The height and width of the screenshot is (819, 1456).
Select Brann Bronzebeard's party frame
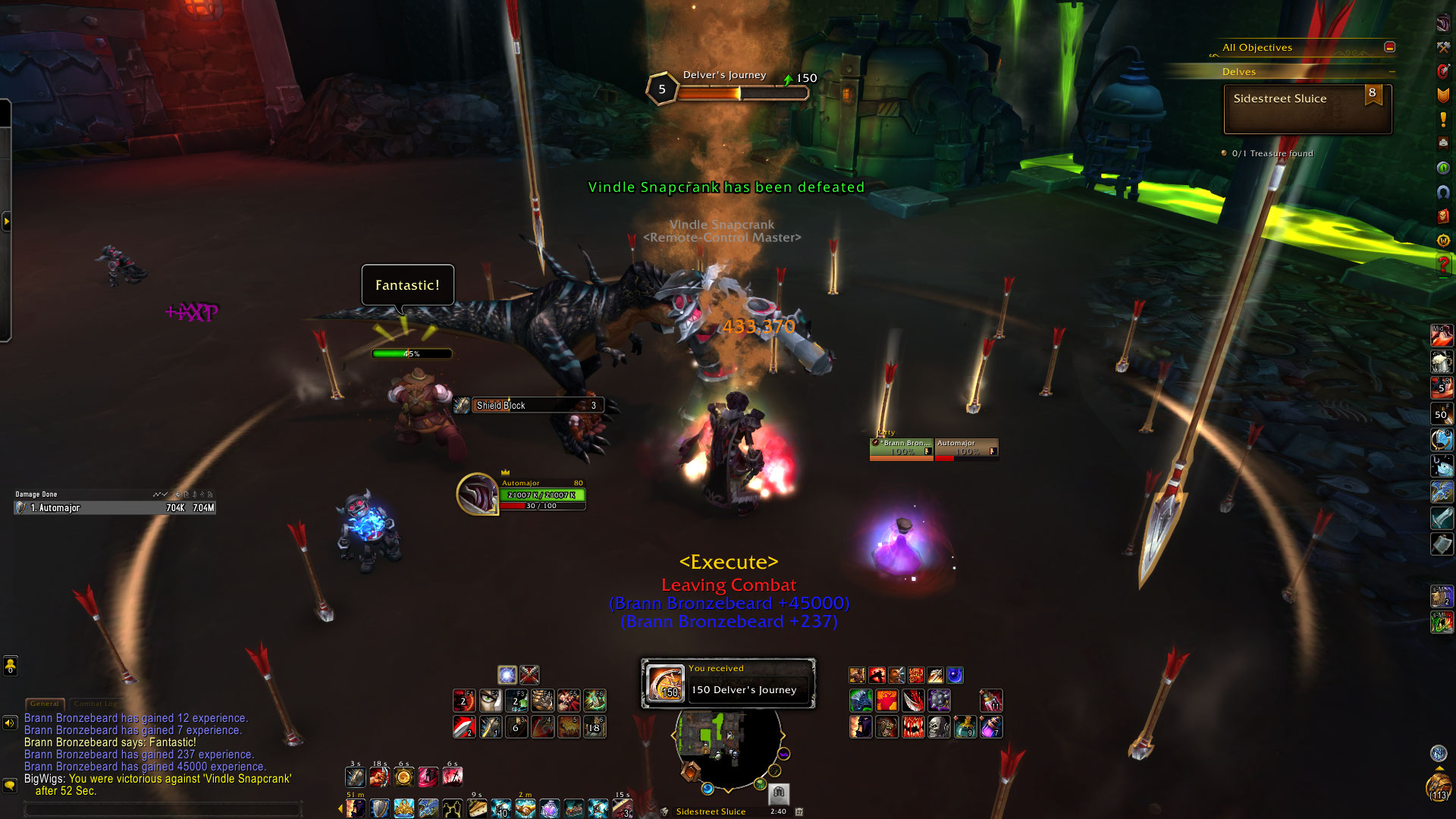(901, 448)
